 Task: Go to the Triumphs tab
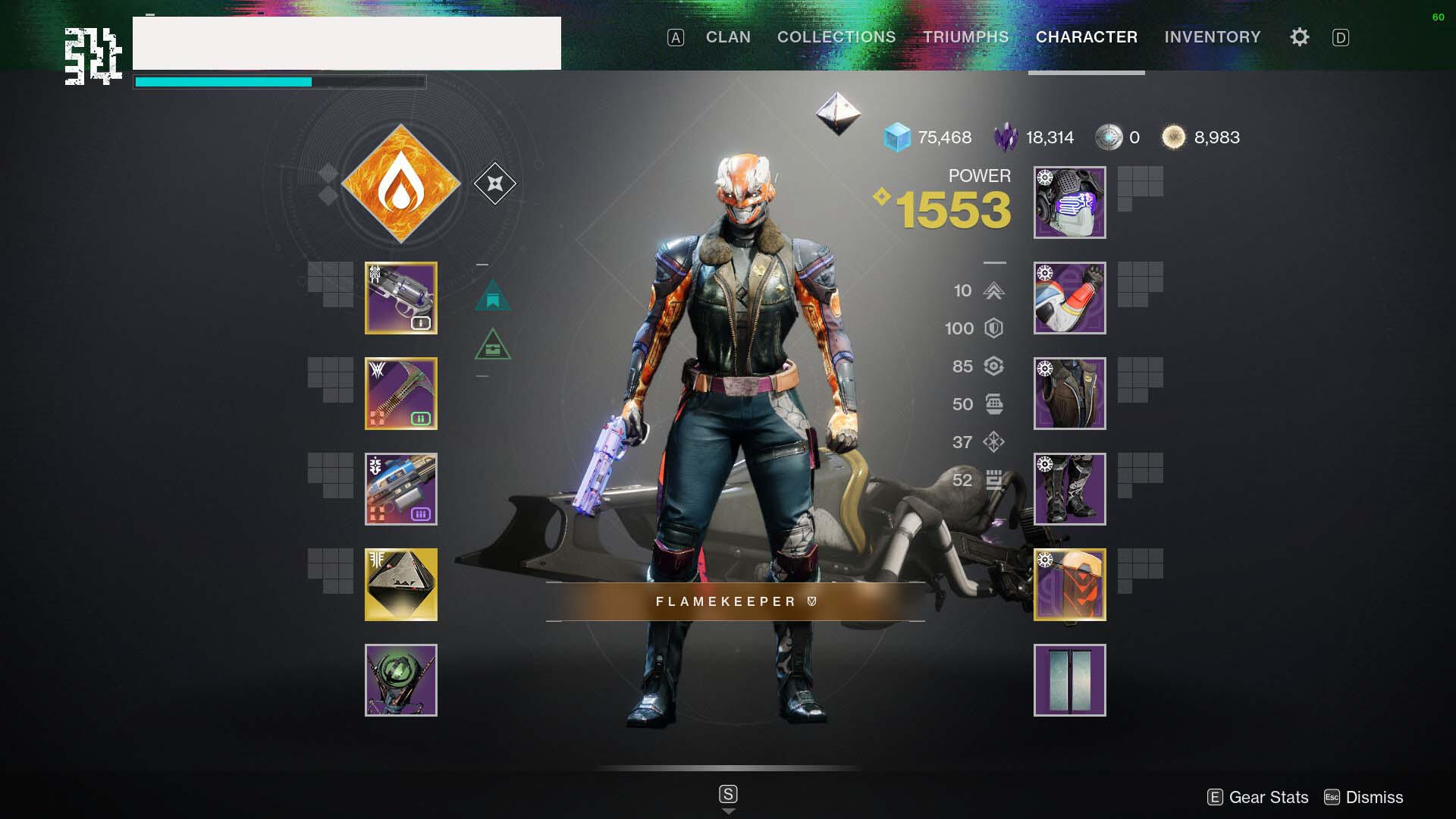click(965, 37)
